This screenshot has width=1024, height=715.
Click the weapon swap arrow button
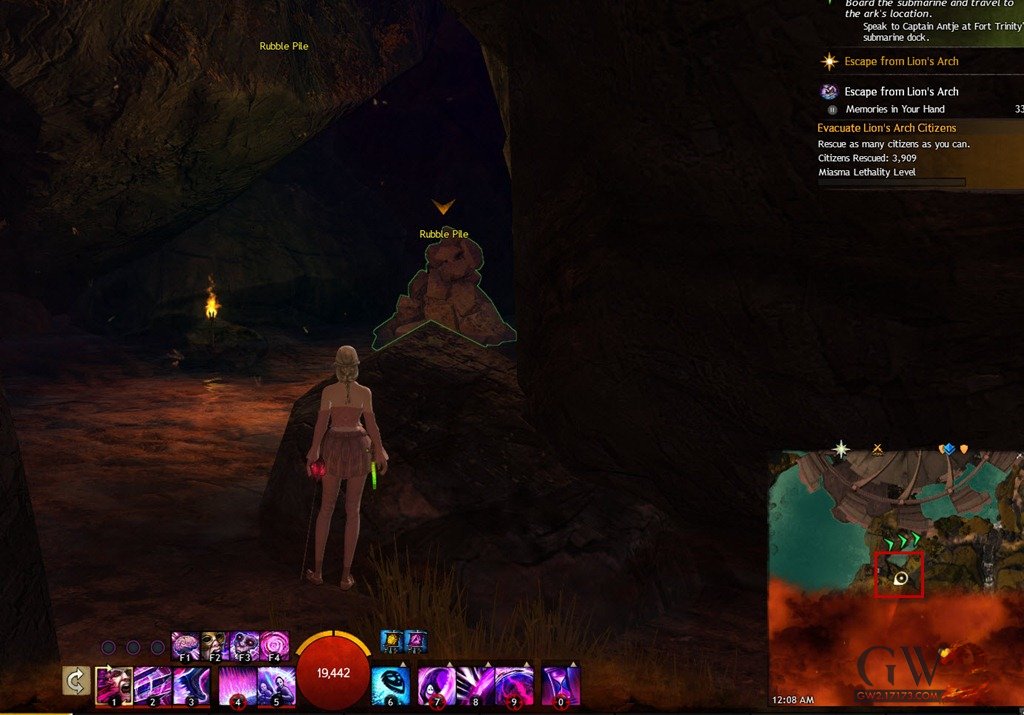(73, 681)
